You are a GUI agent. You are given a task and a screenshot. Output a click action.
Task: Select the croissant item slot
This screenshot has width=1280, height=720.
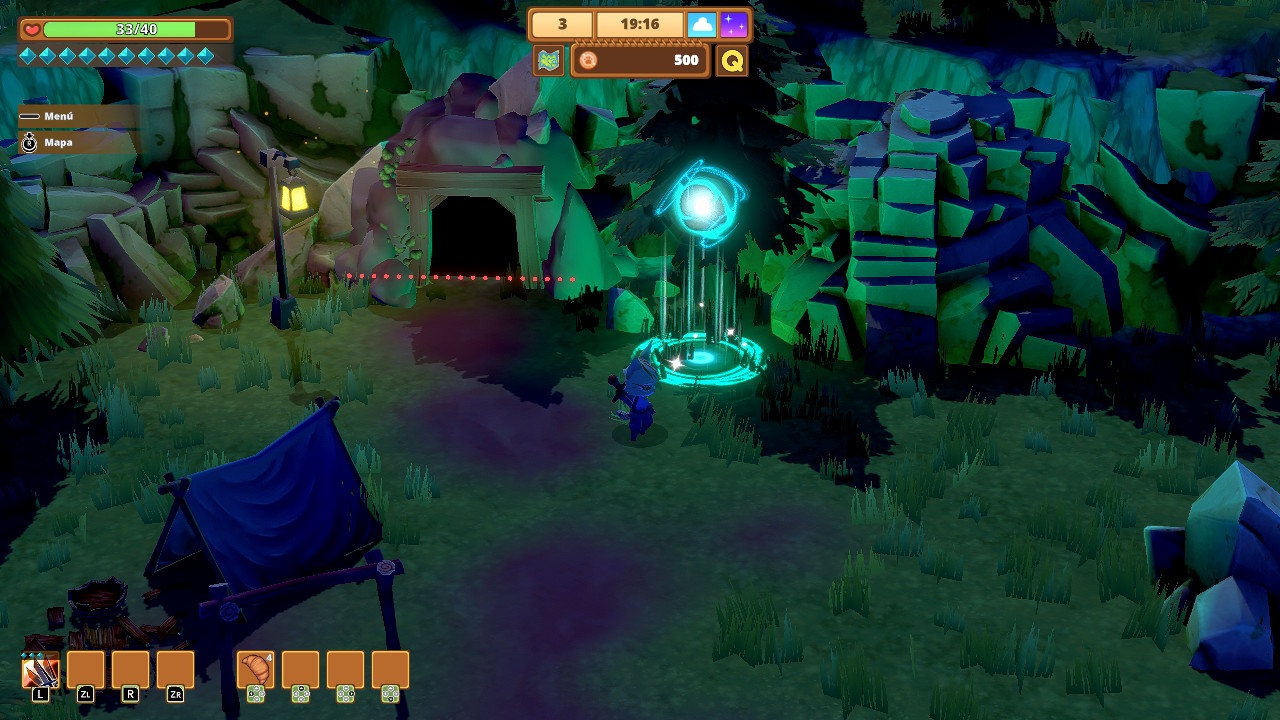pyautogui.click(x=255, y=670)
